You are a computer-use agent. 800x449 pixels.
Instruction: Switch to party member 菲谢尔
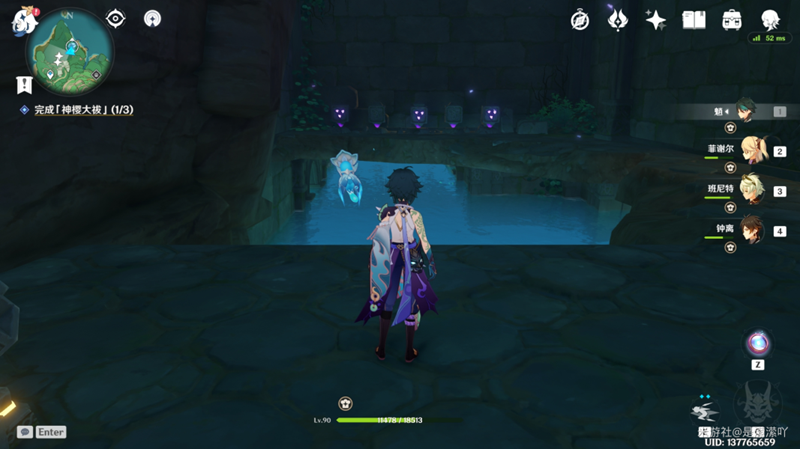click(x=748, y=150)
